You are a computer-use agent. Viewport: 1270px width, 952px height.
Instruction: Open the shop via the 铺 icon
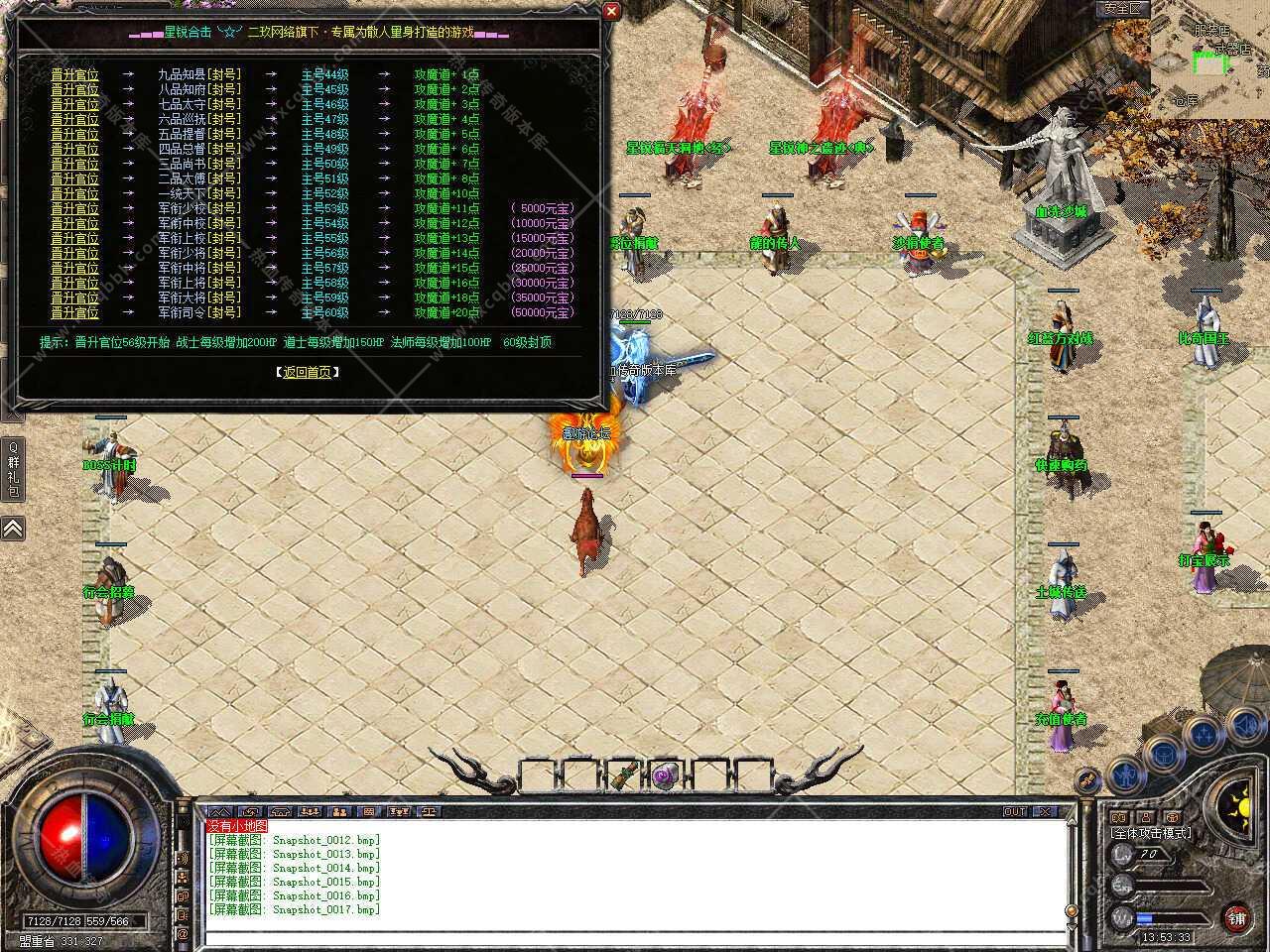click(1236, 917)
